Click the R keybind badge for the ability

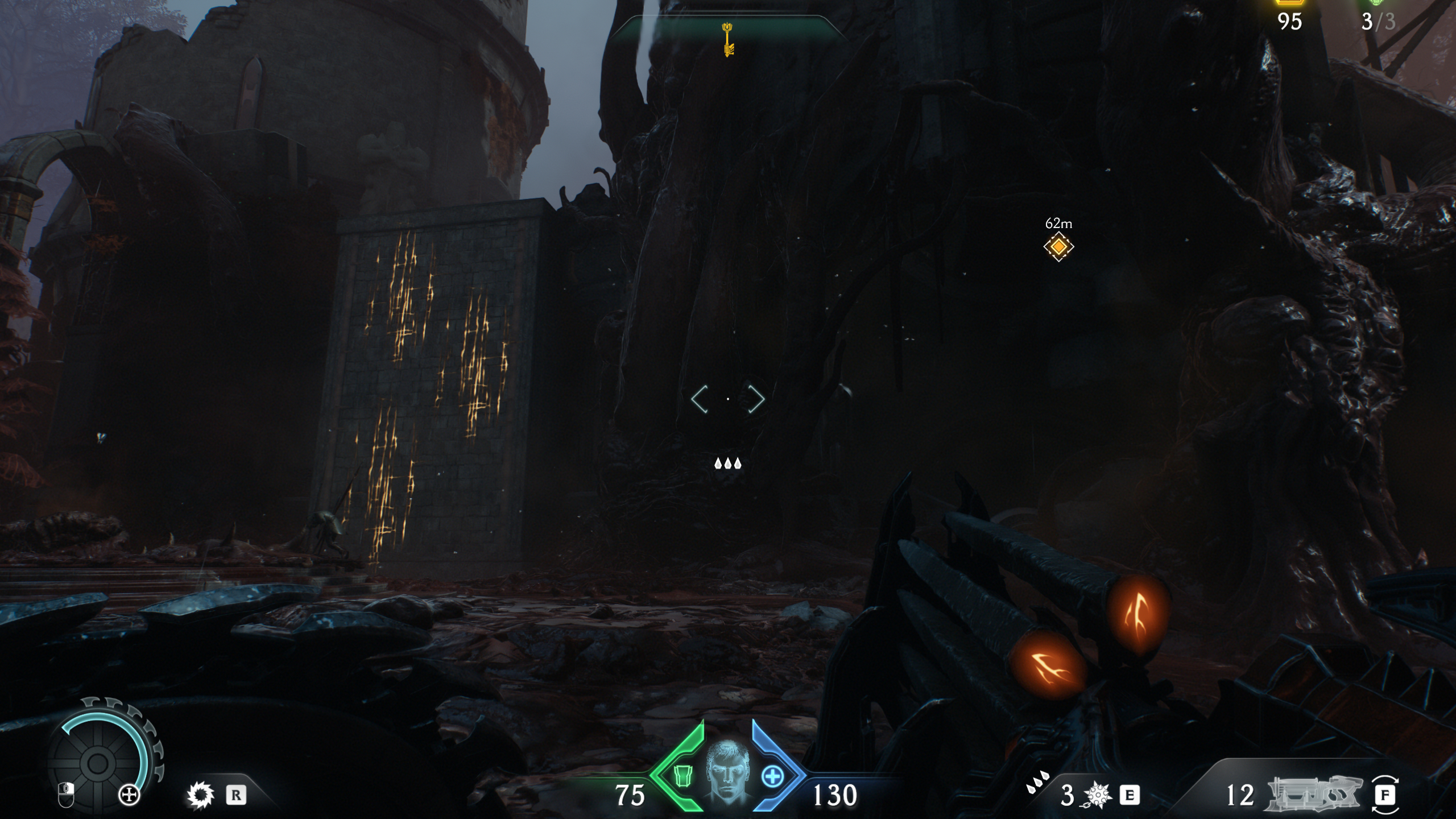(x=236, y=796)
